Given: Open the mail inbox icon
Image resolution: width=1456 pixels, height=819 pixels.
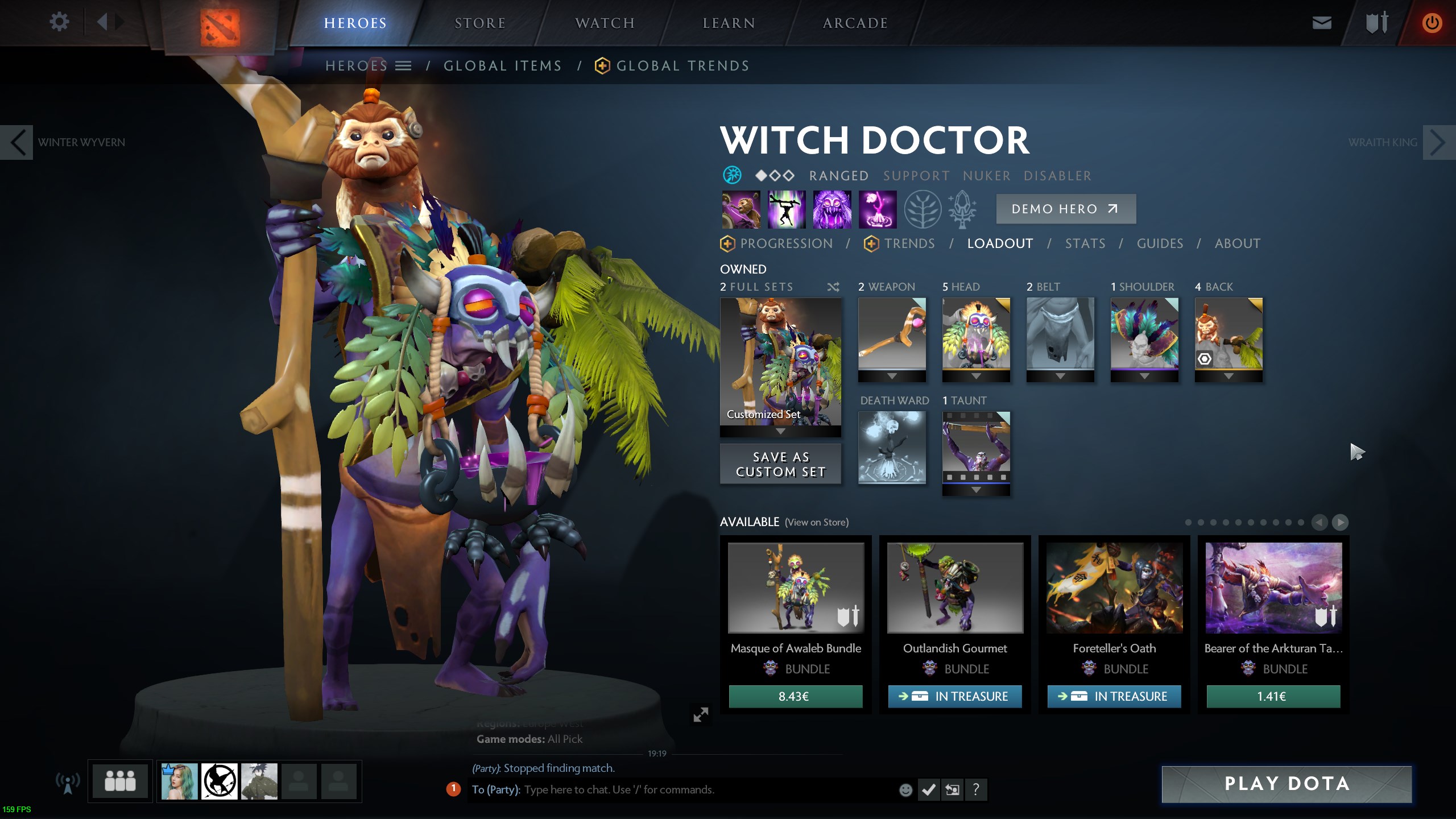Looking at the screenshot, I should [x=1321, y=23].
